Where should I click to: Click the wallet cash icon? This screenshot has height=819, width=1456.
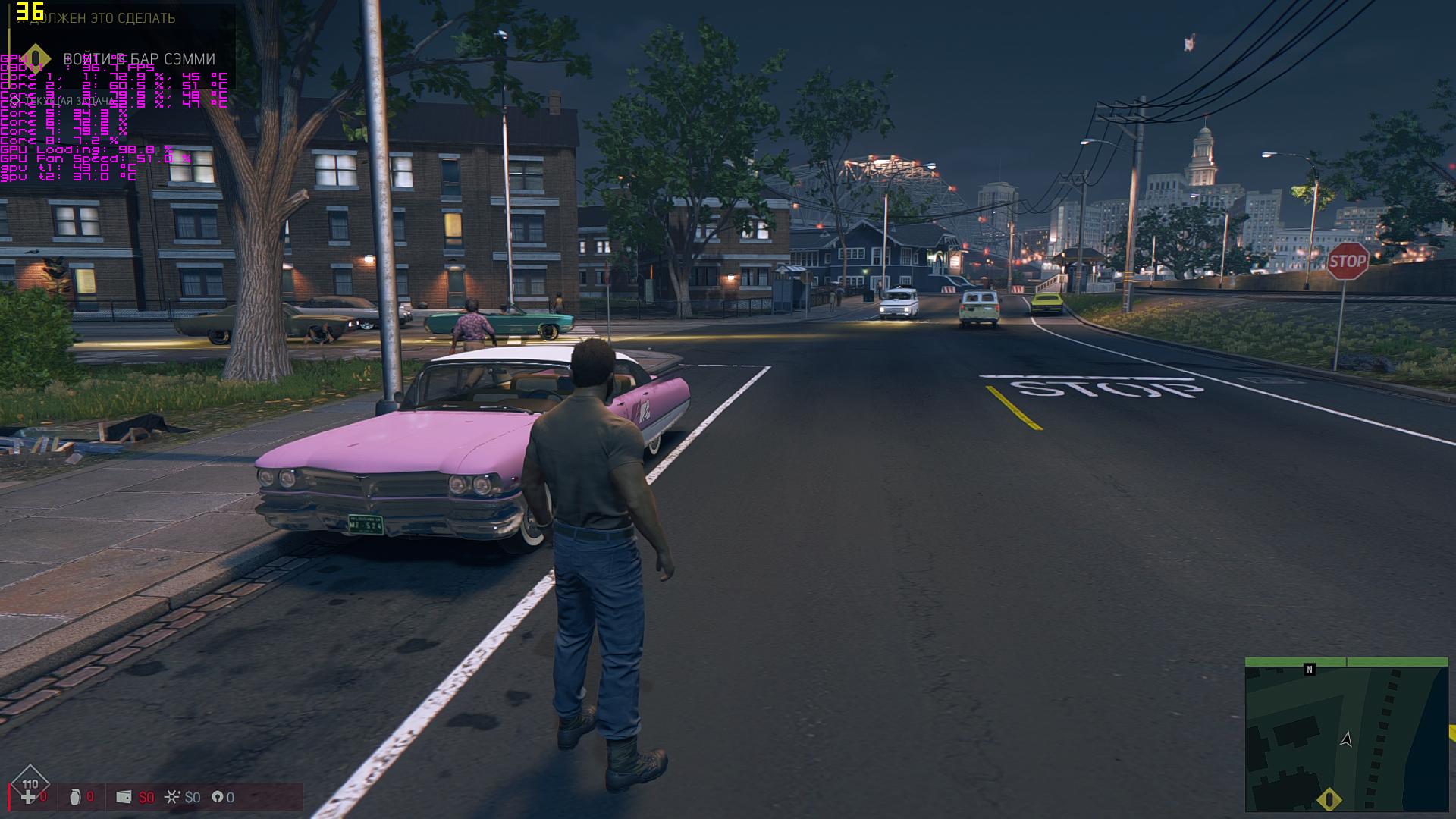coord(124,797)
